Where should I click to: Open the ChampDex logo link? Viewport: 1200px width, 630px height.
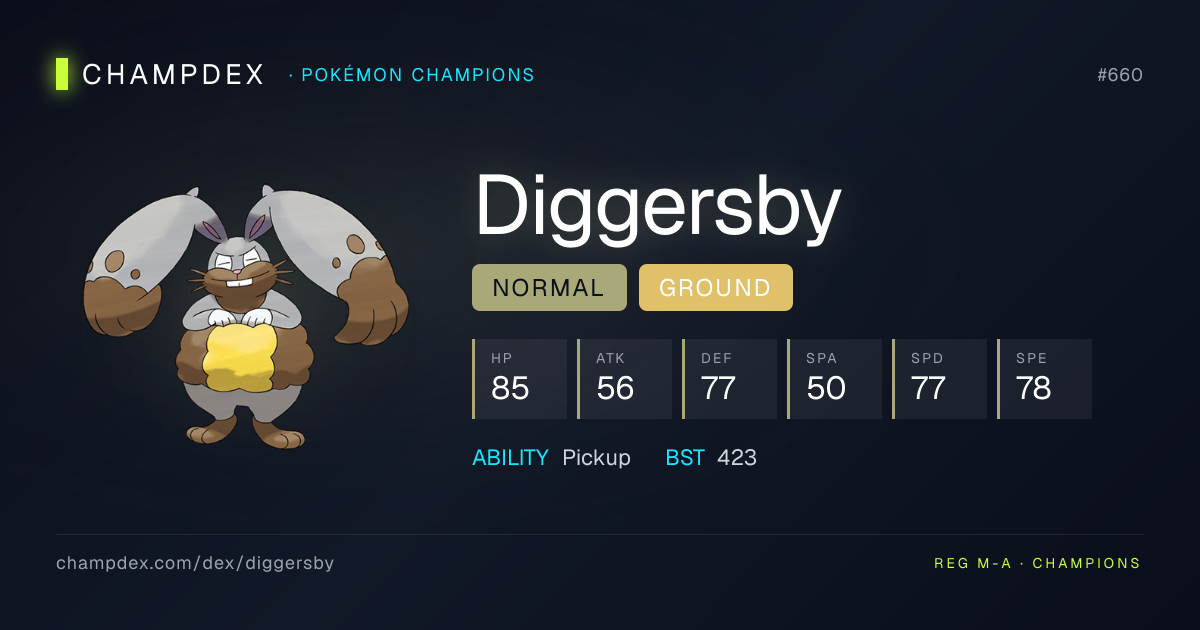pyautogui.click(x=160, y=75)
